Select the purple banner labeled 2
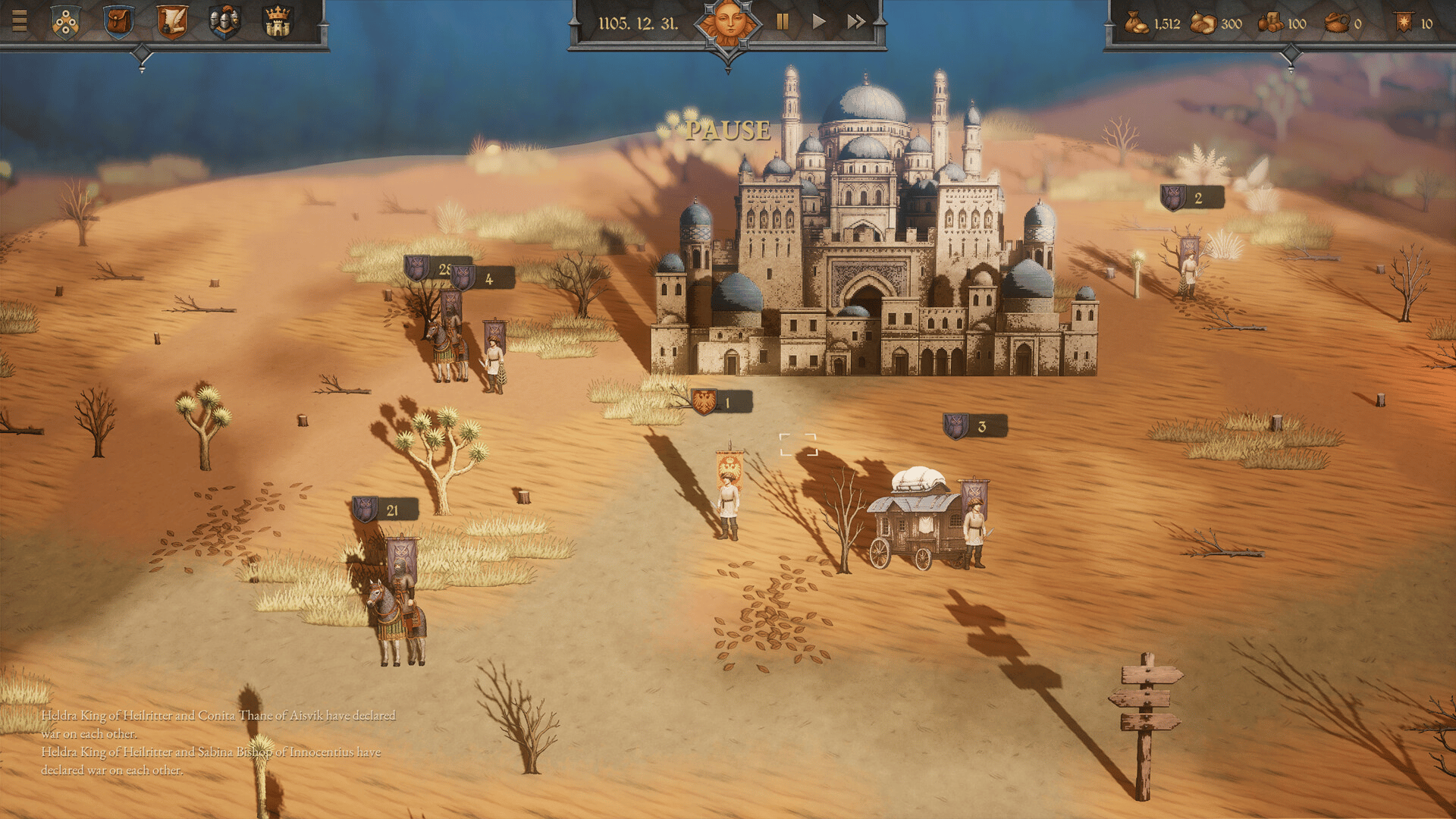This screenshot has width=1456, height=819. [x=1191, y=199]
